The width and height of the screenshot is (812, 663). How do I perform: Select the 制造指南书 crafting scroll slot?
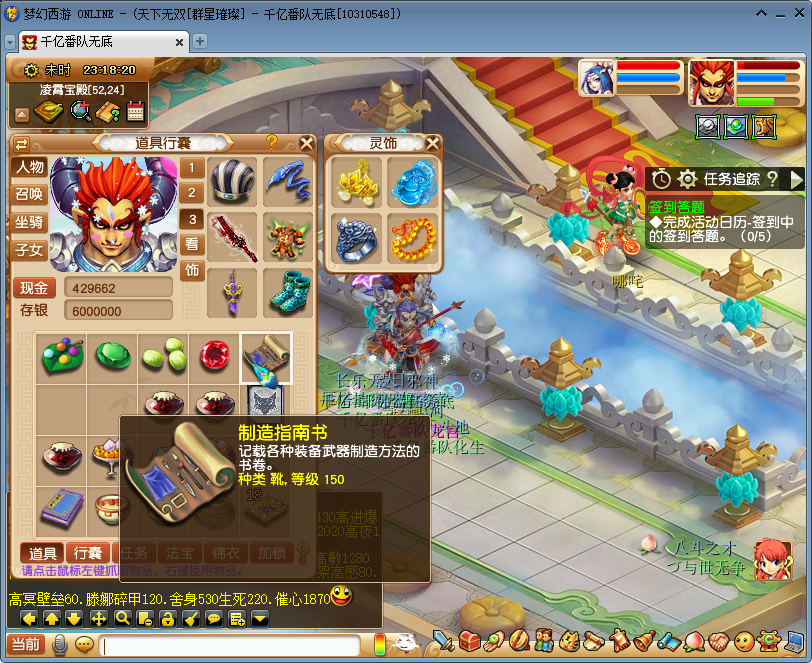(x=266, y=357)
